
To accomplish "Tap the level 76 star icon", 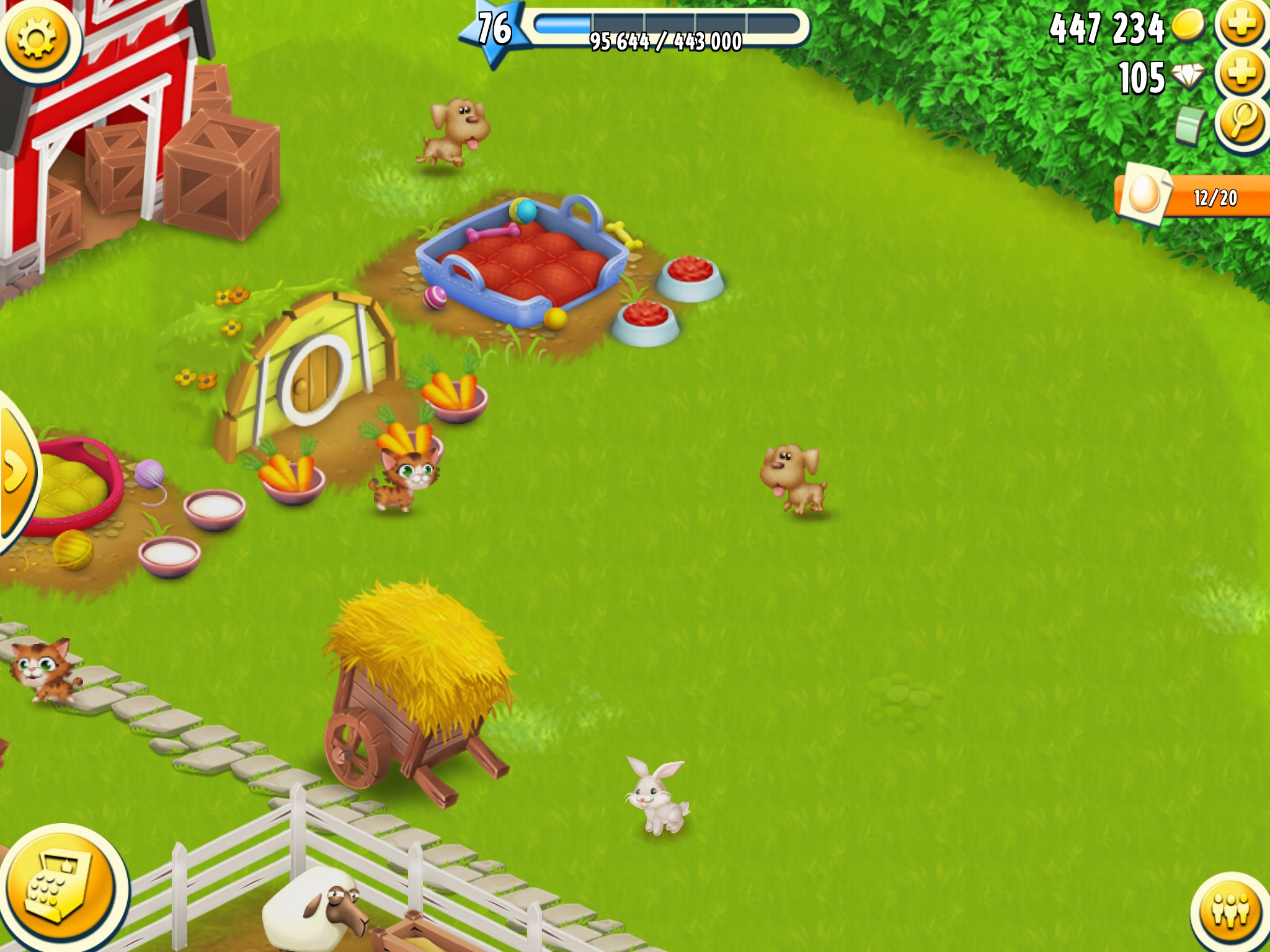I will (x=494, y=30).
